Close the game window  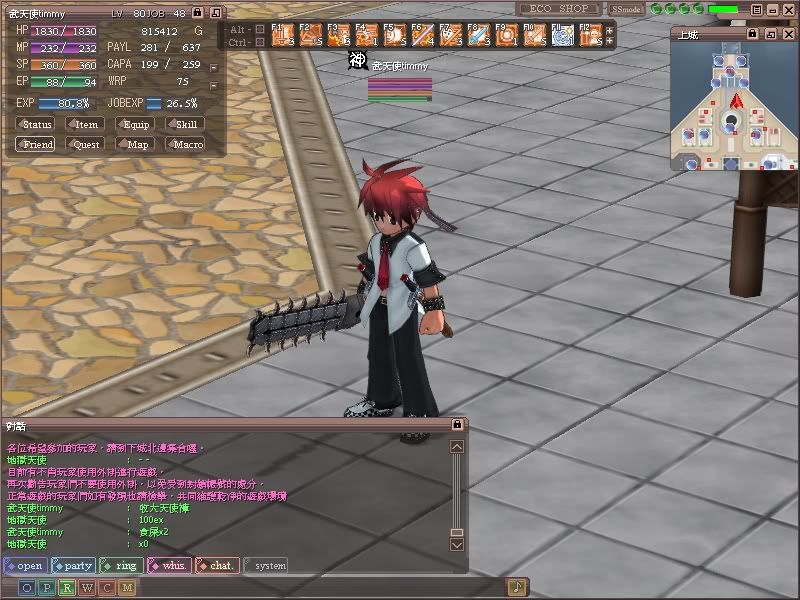point(787,8)
